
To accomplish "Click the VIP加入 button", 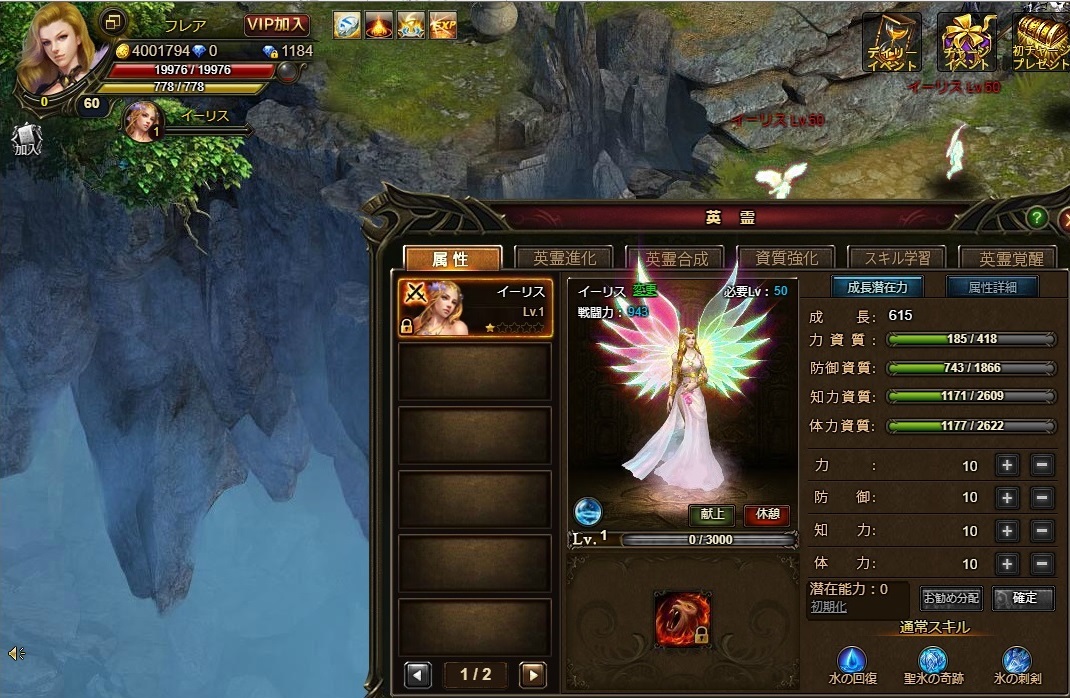I will (x=277, y=25).
